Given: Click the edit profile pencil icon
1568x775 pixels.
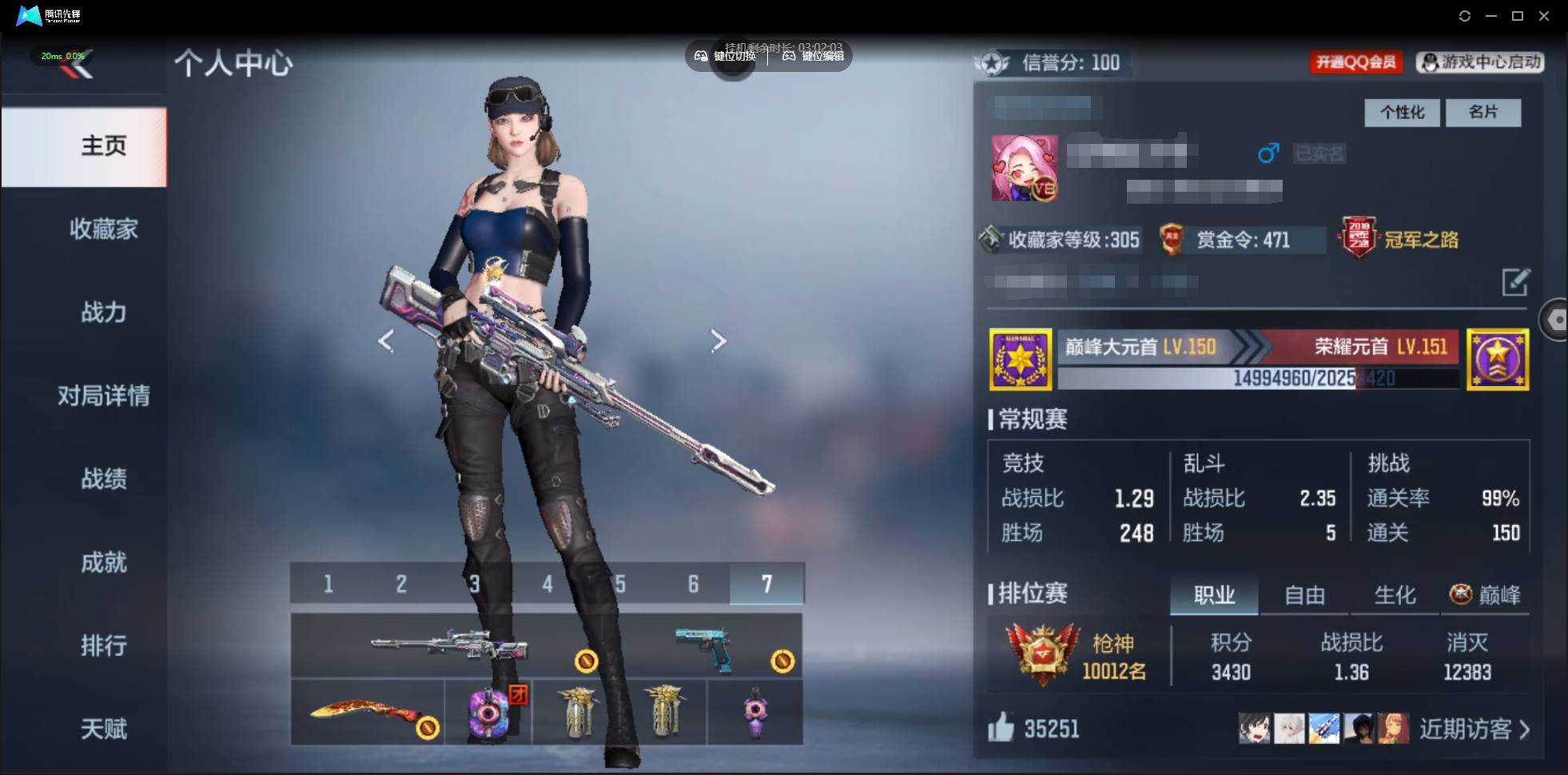Looking at the screenshot, I should [x=1518, y=283].
